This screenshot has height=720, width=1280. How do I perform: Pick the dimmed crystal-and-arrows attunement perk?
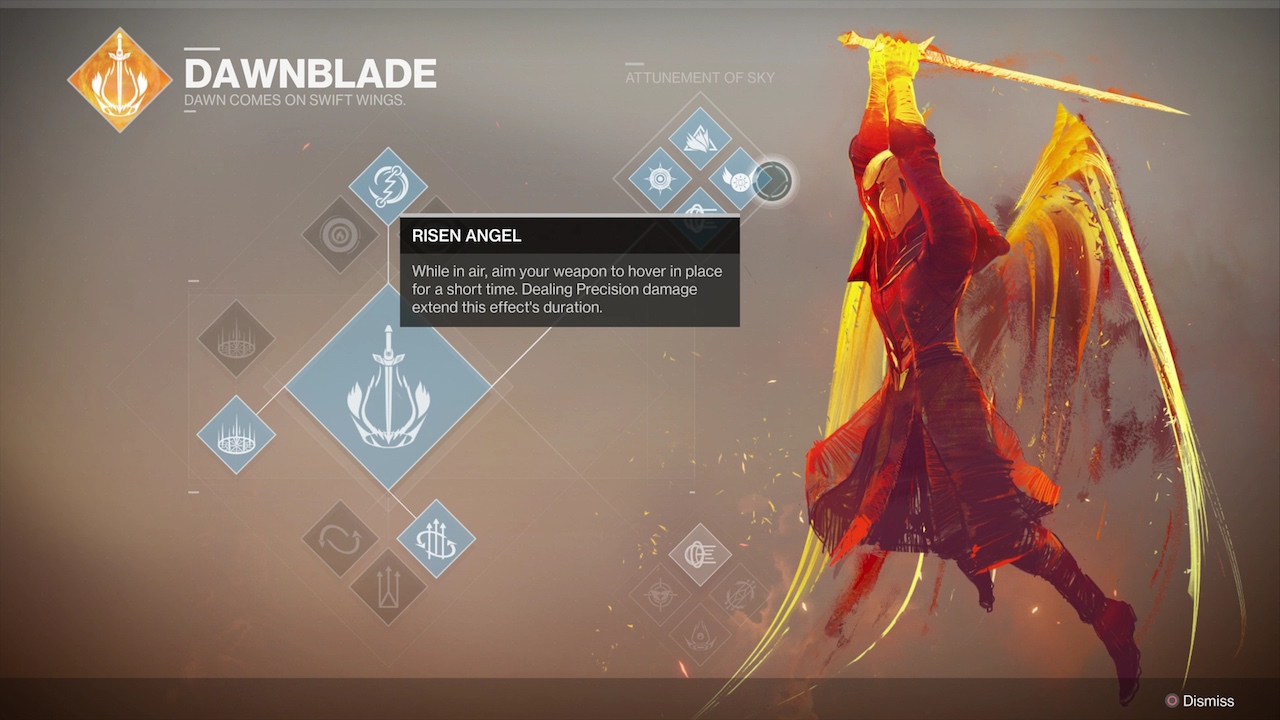740,595
